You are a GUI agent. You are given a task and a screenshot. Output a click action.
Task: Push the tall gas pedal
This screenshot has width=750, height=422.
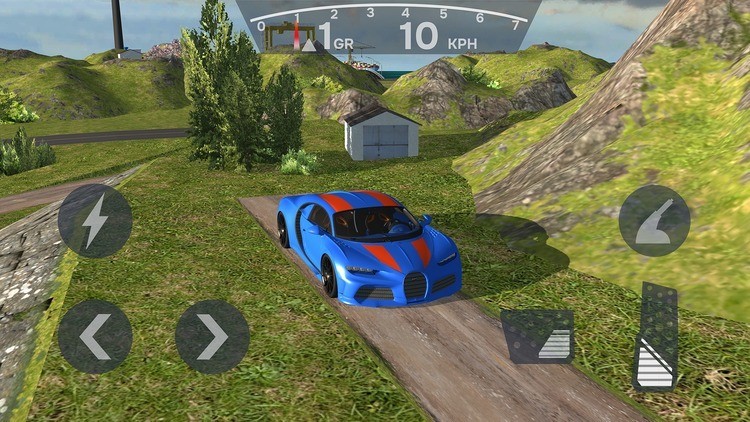[x=656, y=337]
